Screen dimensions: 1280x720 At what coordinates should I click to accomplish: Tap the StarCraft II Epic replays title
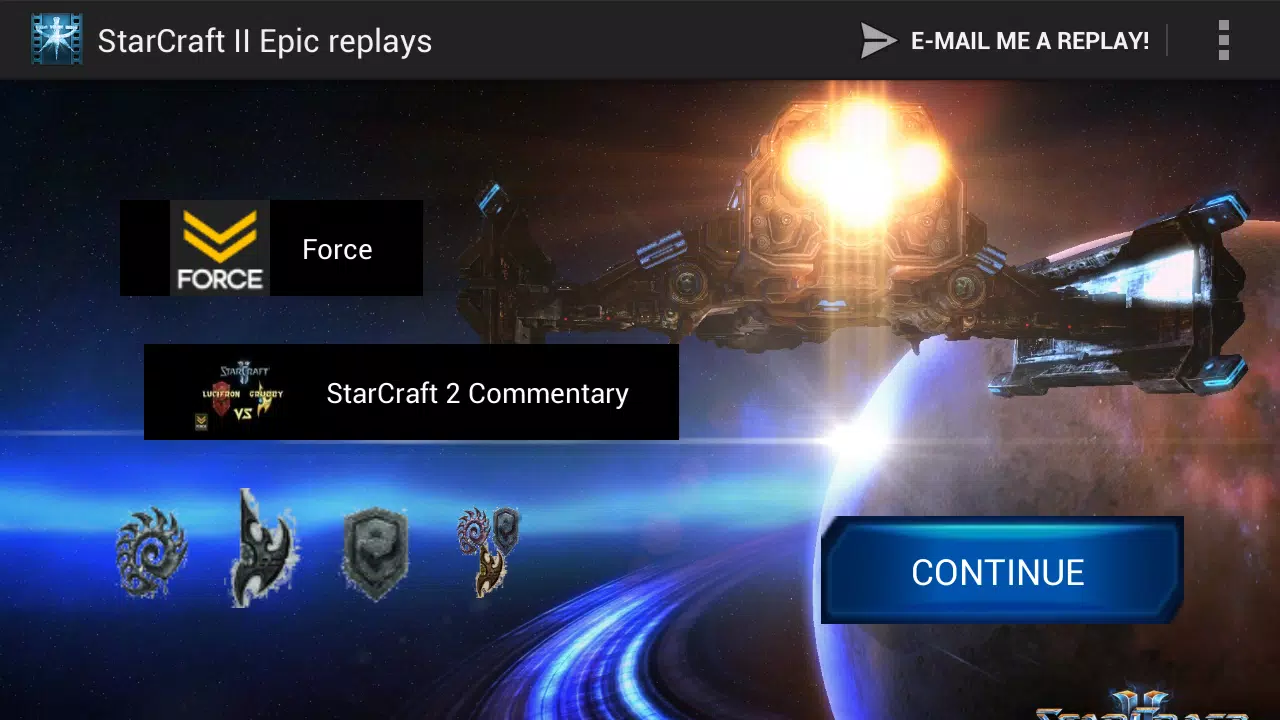(x=264, y=40)
